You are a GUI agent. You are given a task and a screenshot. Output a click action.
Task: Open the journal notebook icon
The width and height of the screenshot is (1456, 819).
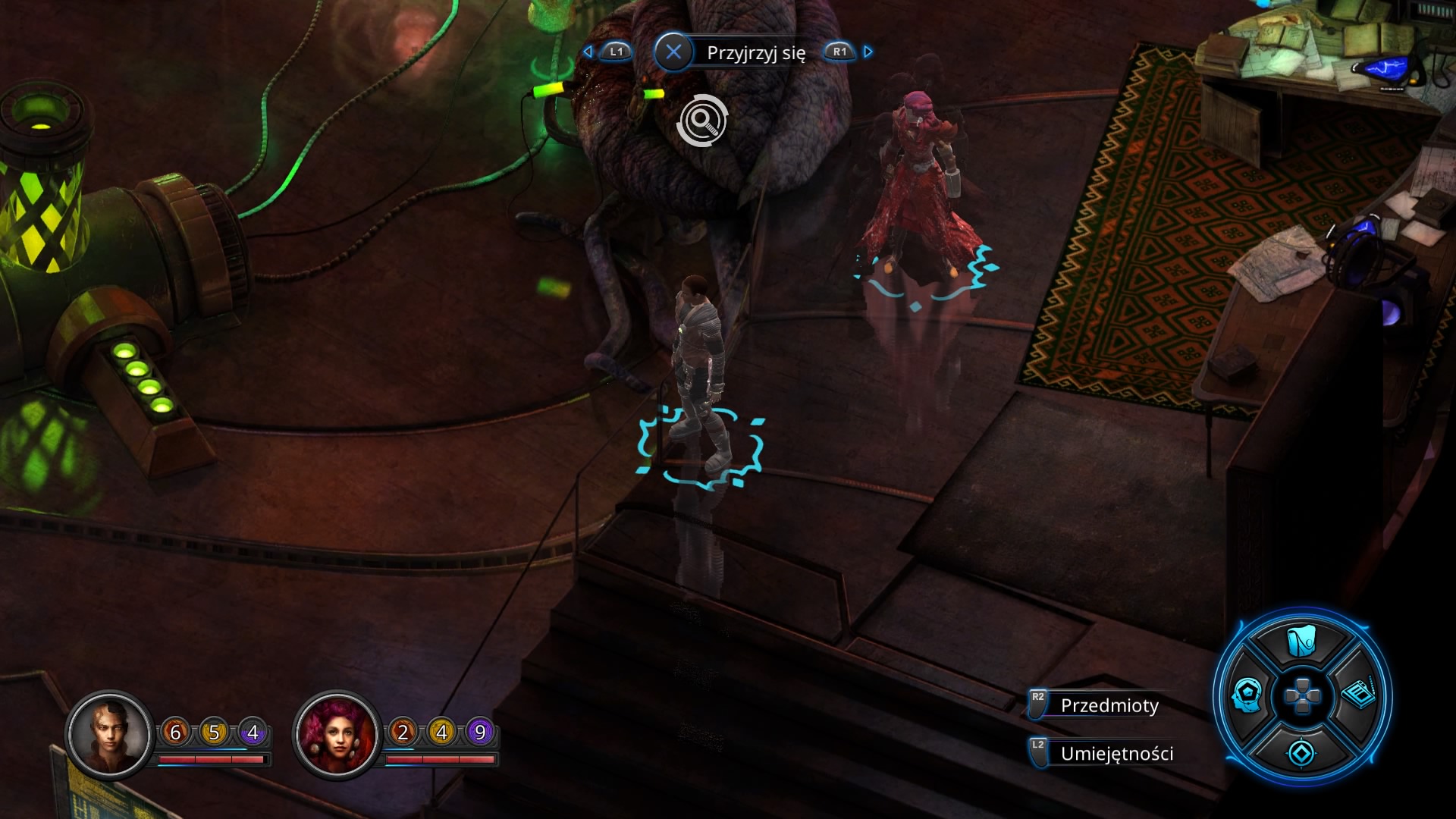[1359, 694]
